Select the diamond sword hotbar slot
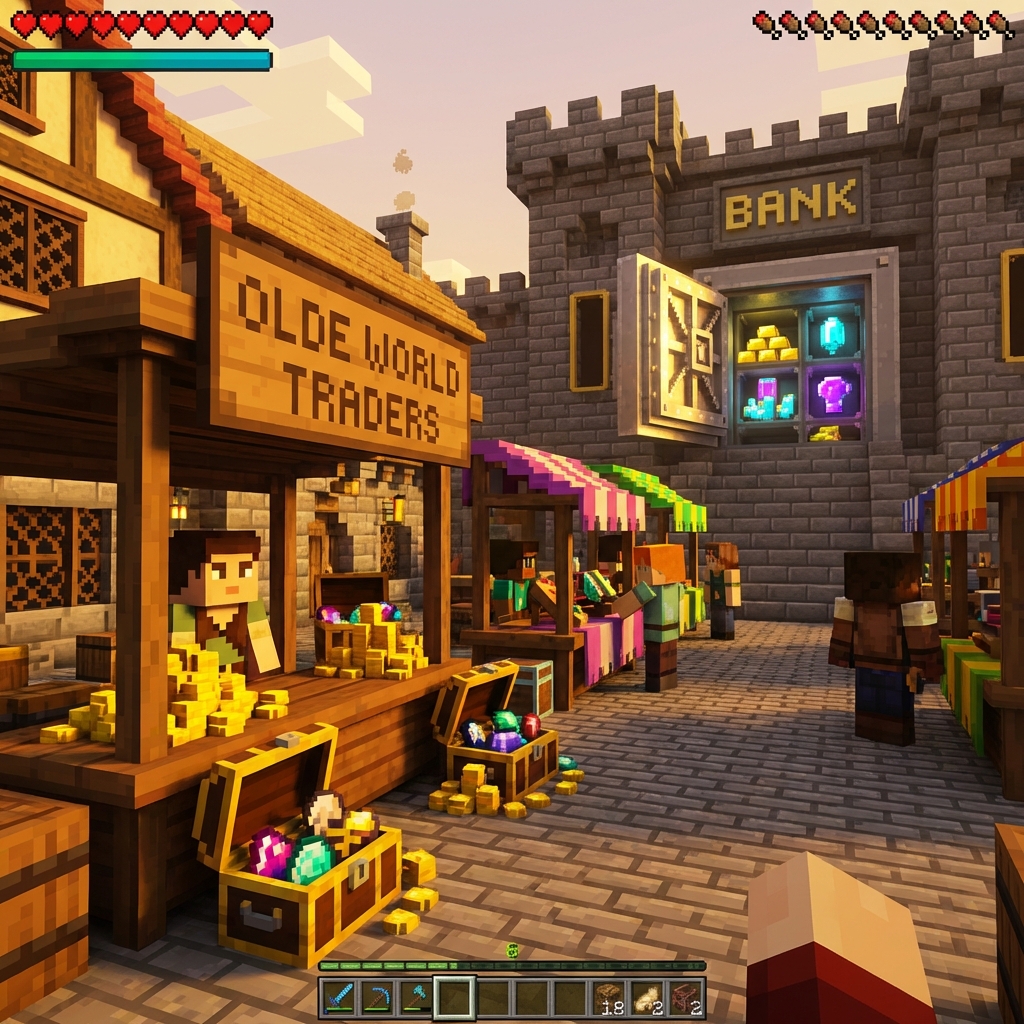Image resolution: width=1024 pixels, height=1024 pixels. click(339, 997)
